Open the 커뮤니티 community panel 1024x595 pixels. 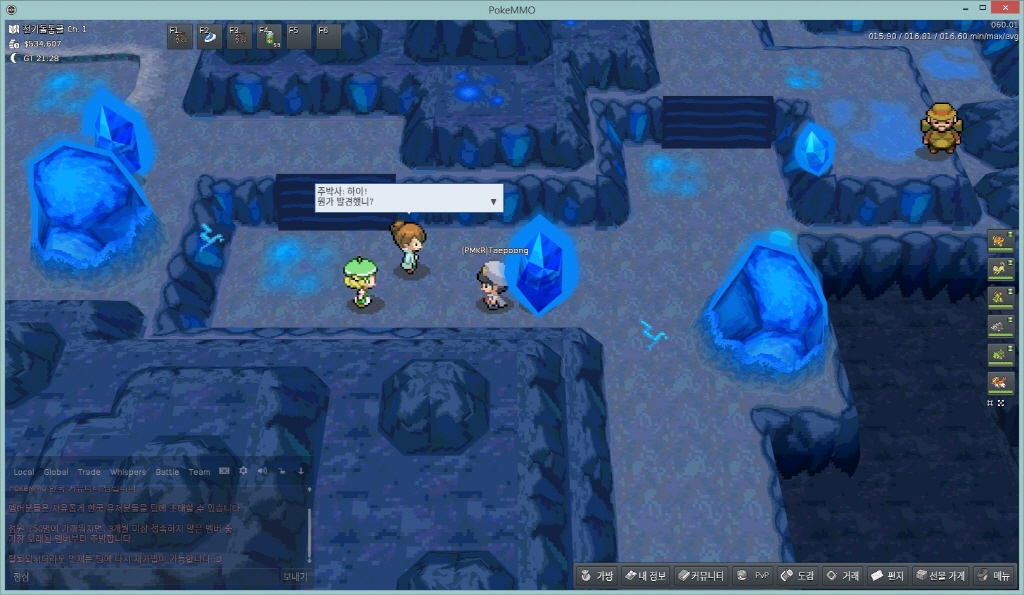pos(700,576)
